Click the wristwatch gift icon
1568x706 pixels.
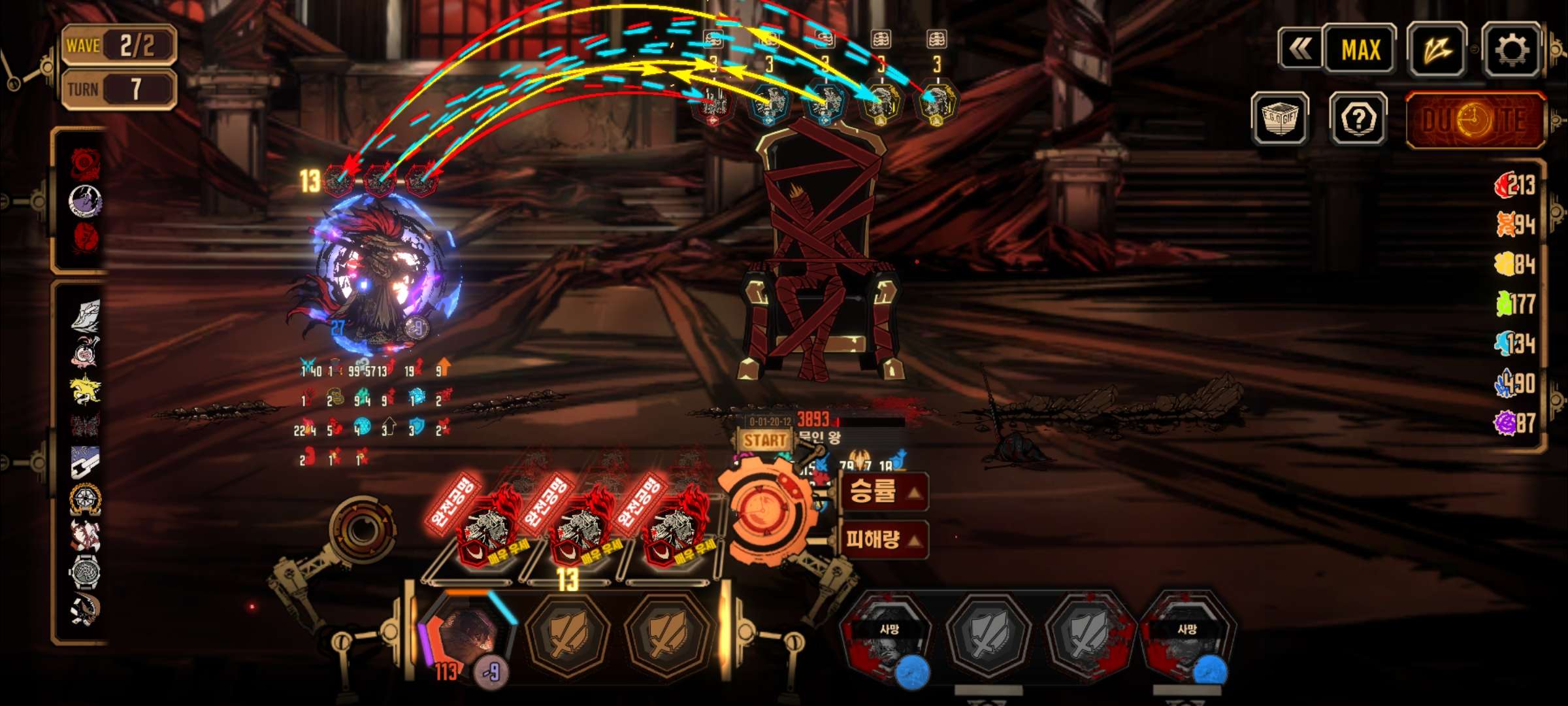point(85,573)
